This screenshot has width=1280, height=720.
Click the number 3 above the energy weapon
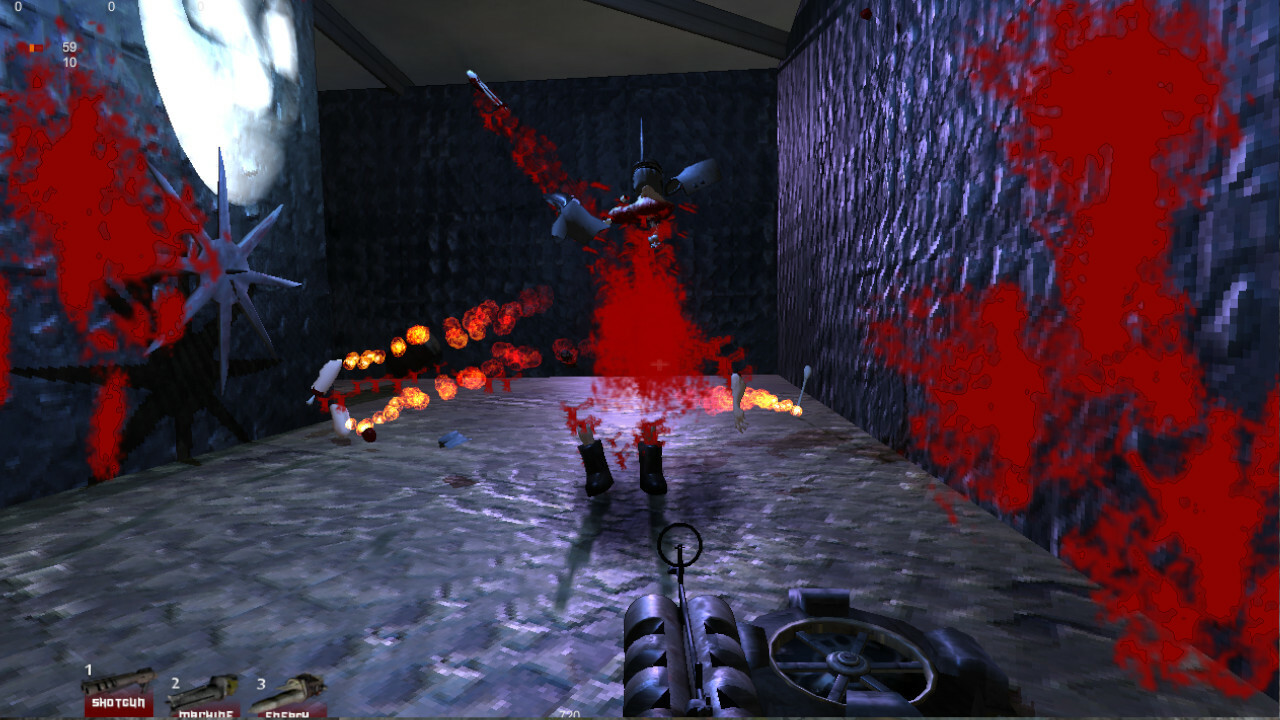click(x=261, y=684)
